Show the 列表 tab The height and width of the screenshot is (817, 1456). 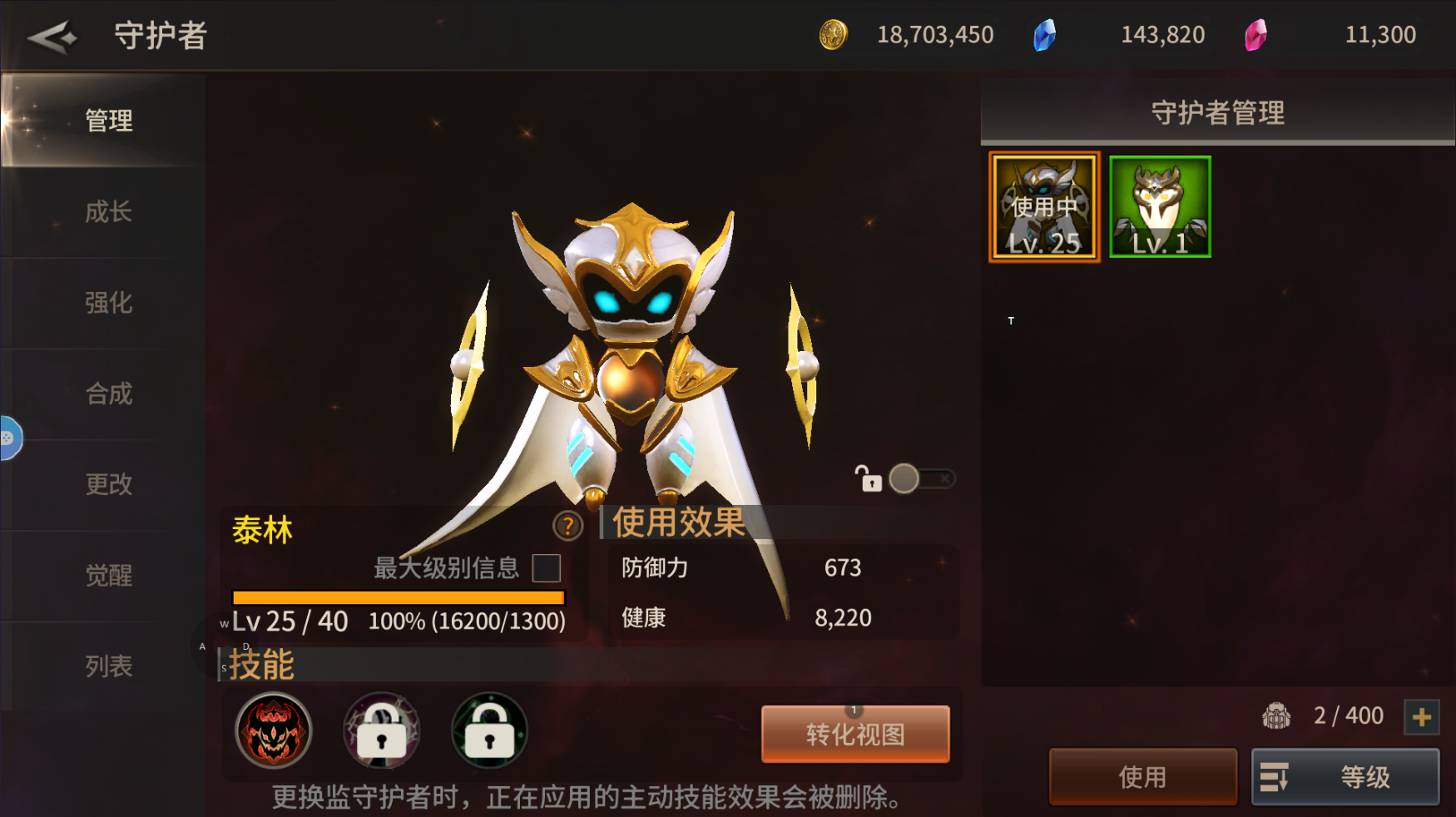pyautogui.click(x=108, y=666)
